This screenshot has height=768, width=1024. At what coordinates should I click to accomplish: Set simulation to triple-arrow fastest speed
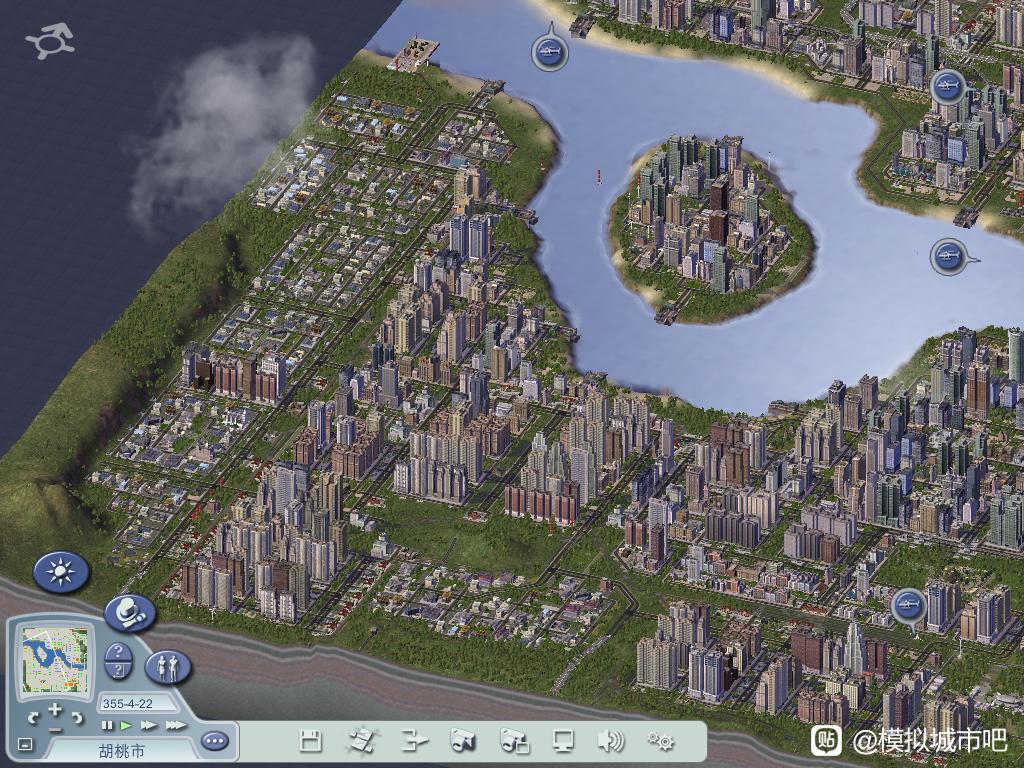[175, 725]
